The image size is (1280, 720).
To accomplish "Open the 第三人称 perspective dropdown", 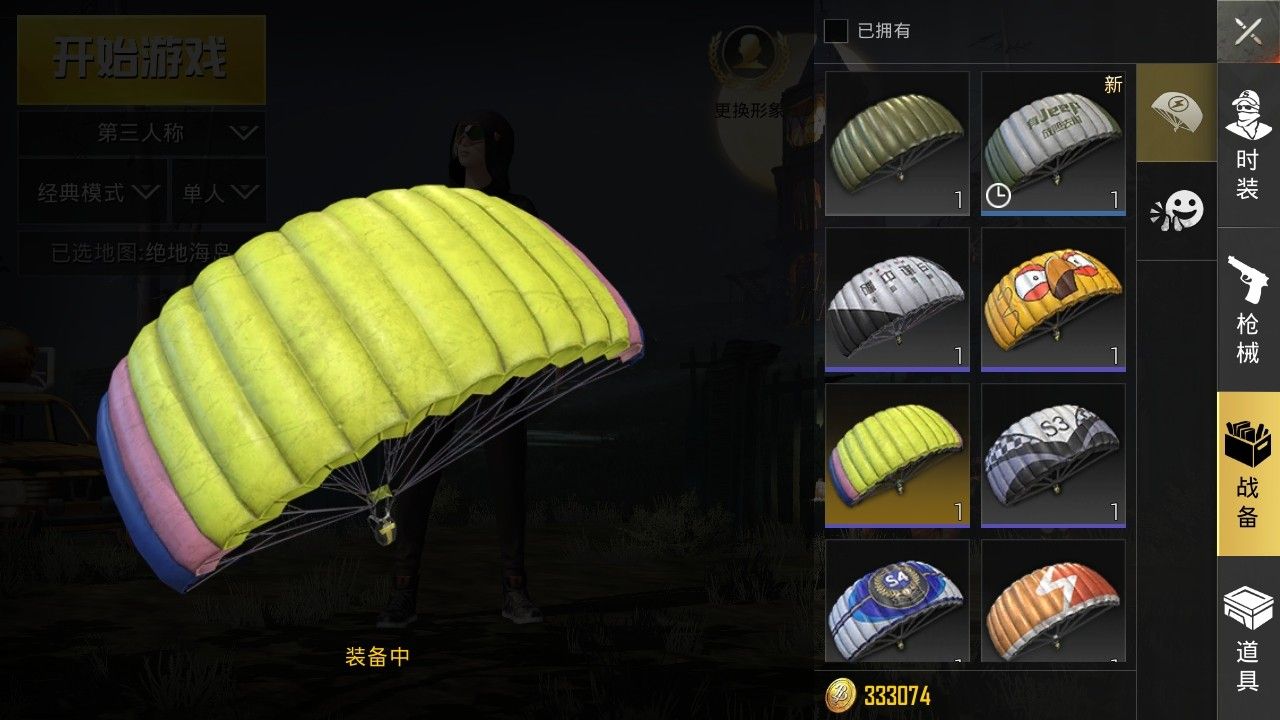I will (141, 132).
